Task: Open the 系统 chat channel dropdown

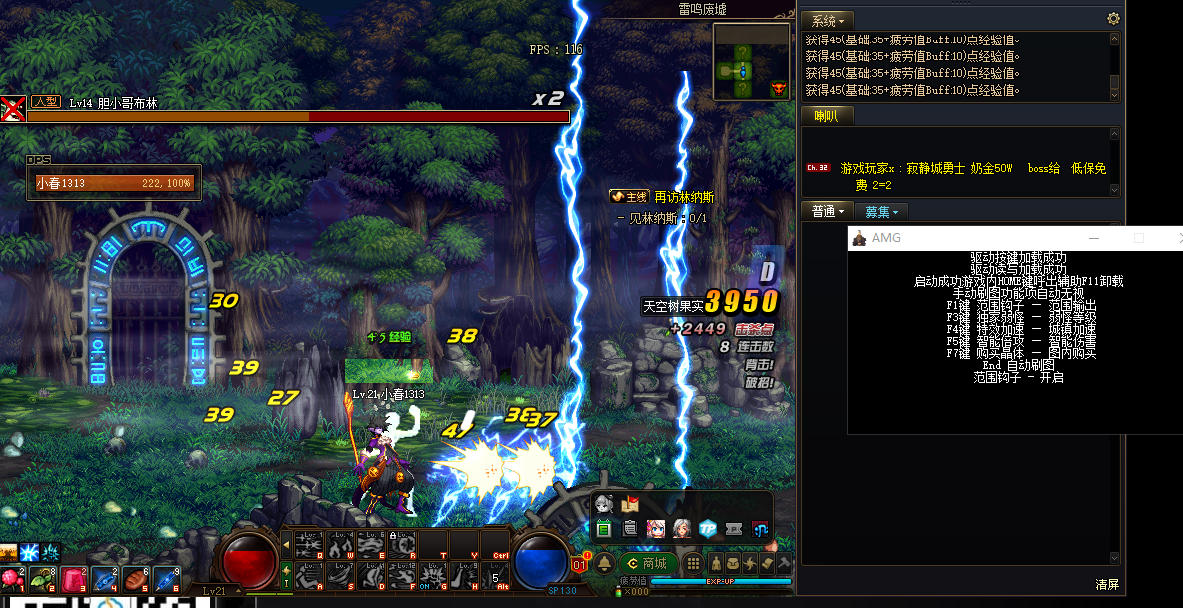Action: [829, 20]
